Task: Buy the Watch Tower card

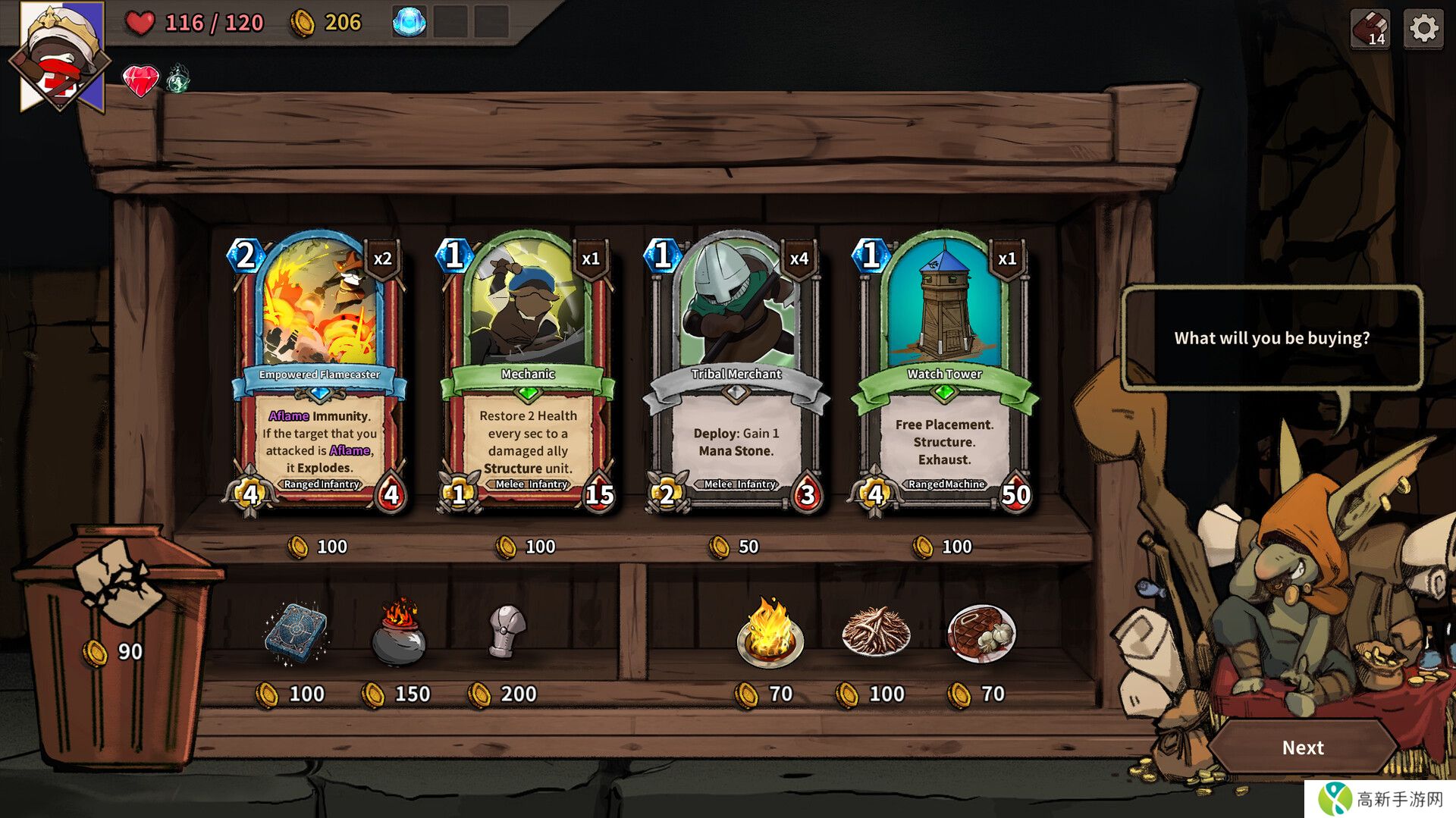Action: [x=944, y=371]
